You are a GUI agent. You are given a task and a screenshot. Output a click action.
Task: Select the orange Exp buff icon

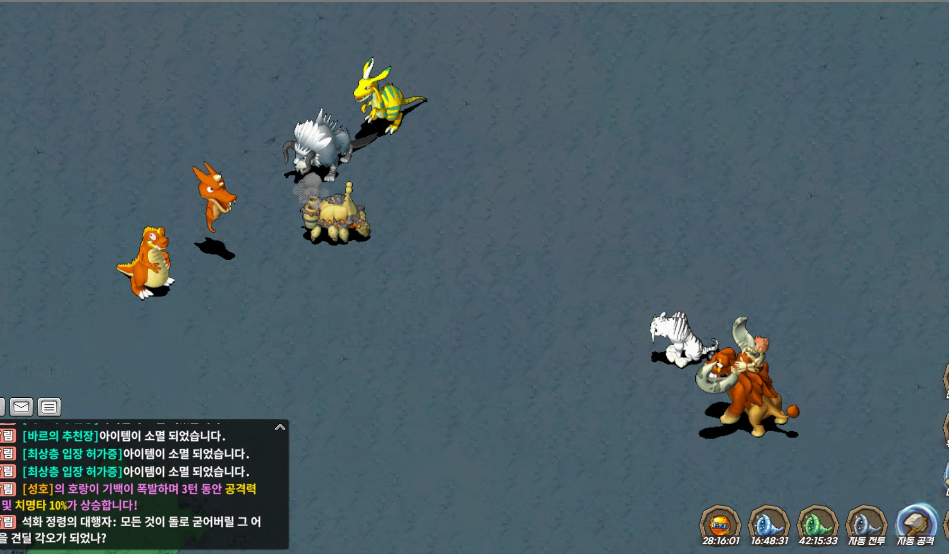click(x=720, y=523)
